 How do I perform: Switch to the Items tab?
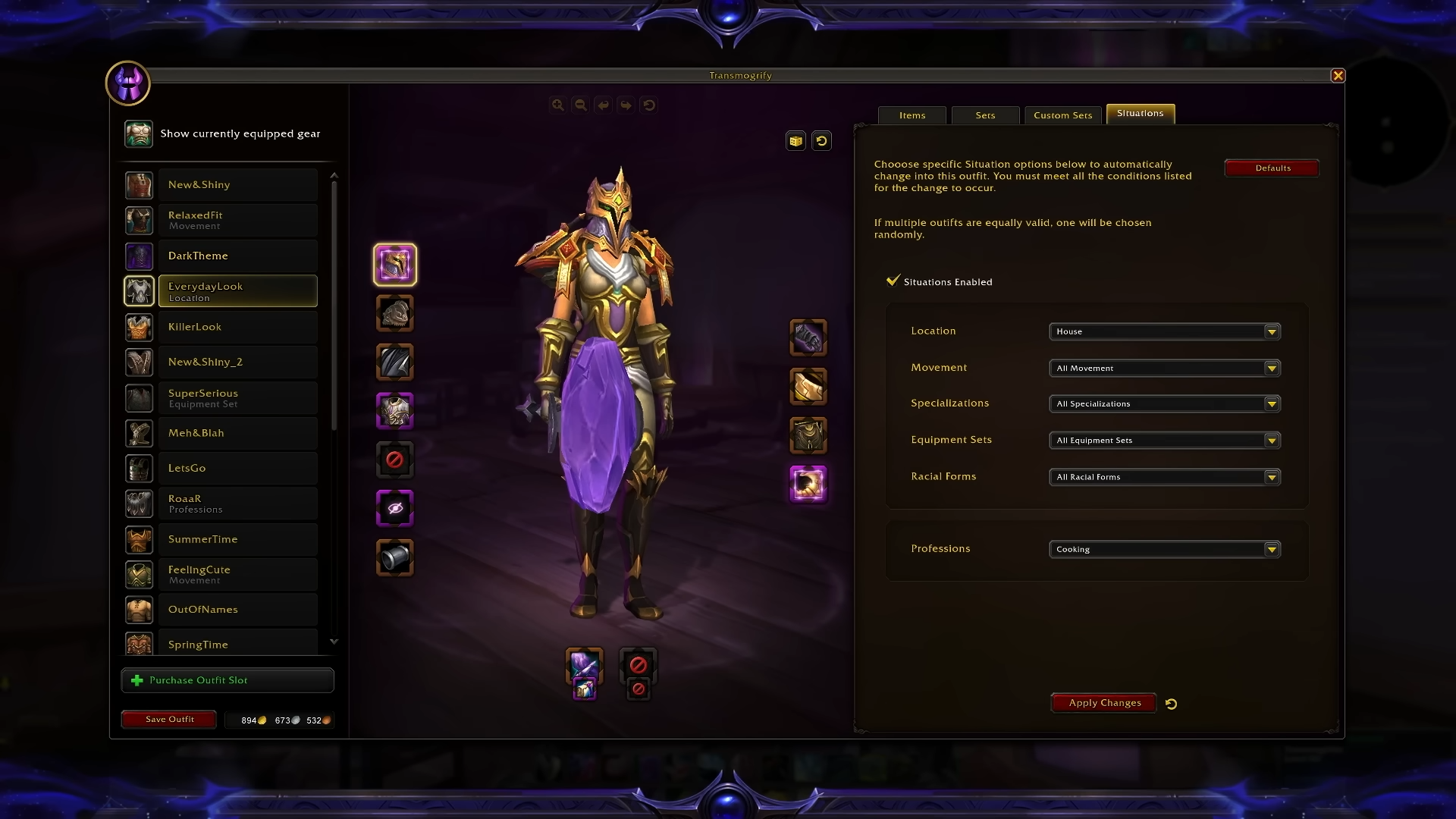[x=912, y=115]
